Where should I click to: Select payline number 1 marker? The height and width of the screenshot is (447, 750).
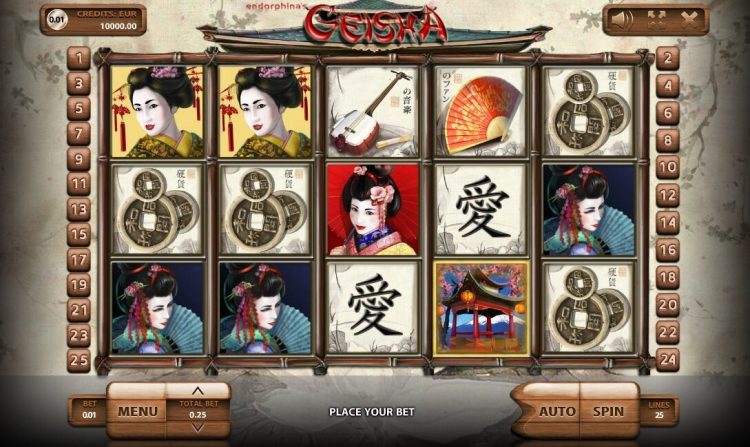point(80,57)
